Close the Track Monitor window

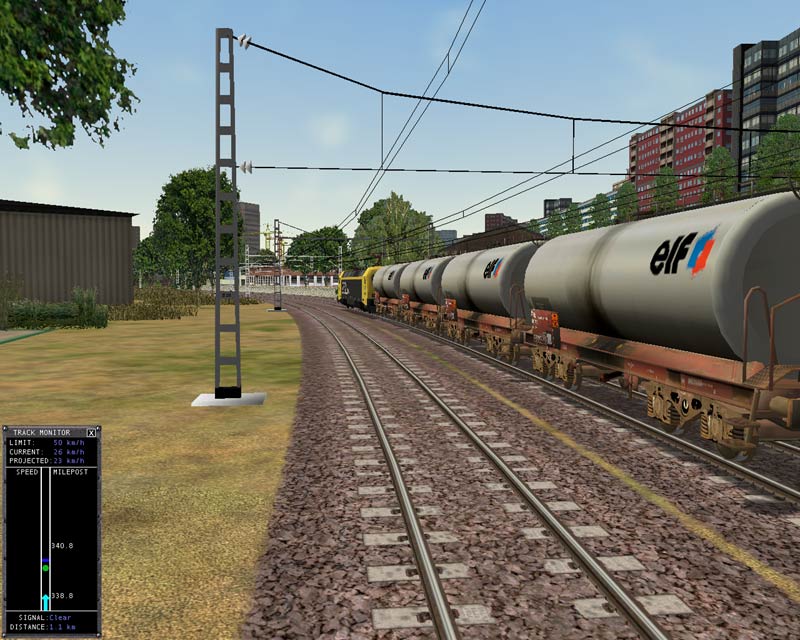(92, 433)
